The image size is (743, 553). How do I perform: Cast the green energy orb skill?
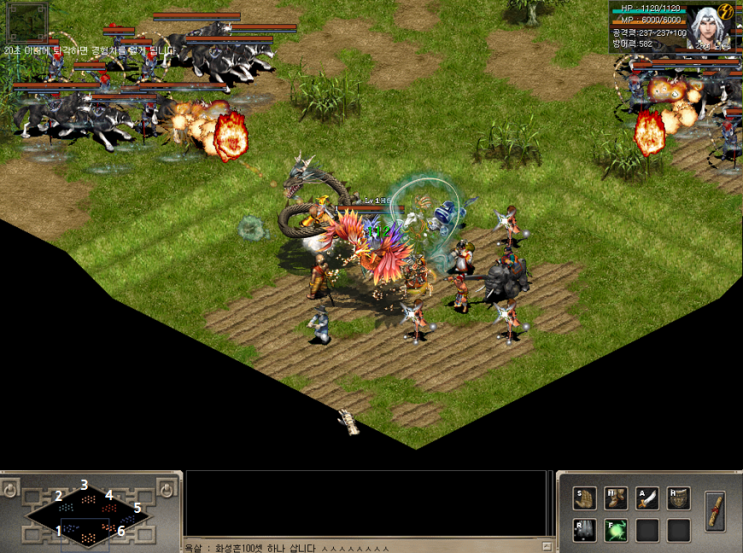(x=615, y=528)
